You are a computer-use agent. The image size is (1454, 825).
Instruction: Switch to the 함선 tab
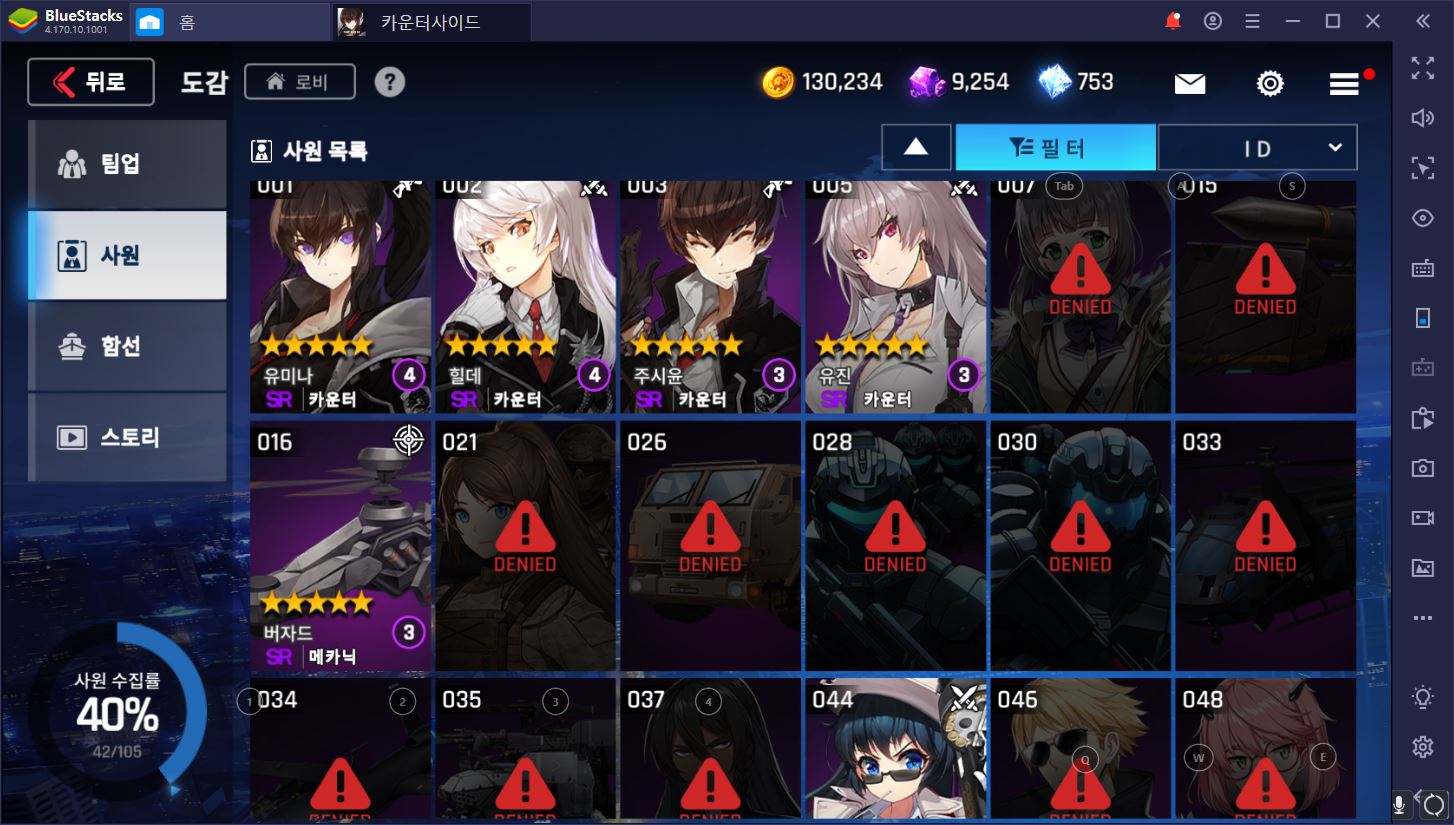point(127,347)
